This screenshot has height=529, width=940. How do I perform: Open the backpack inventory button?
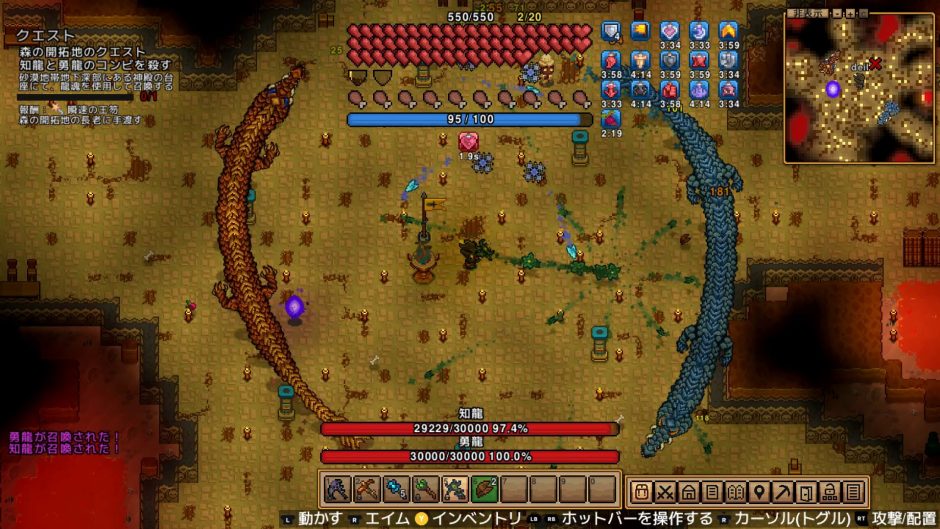point(642,492)
